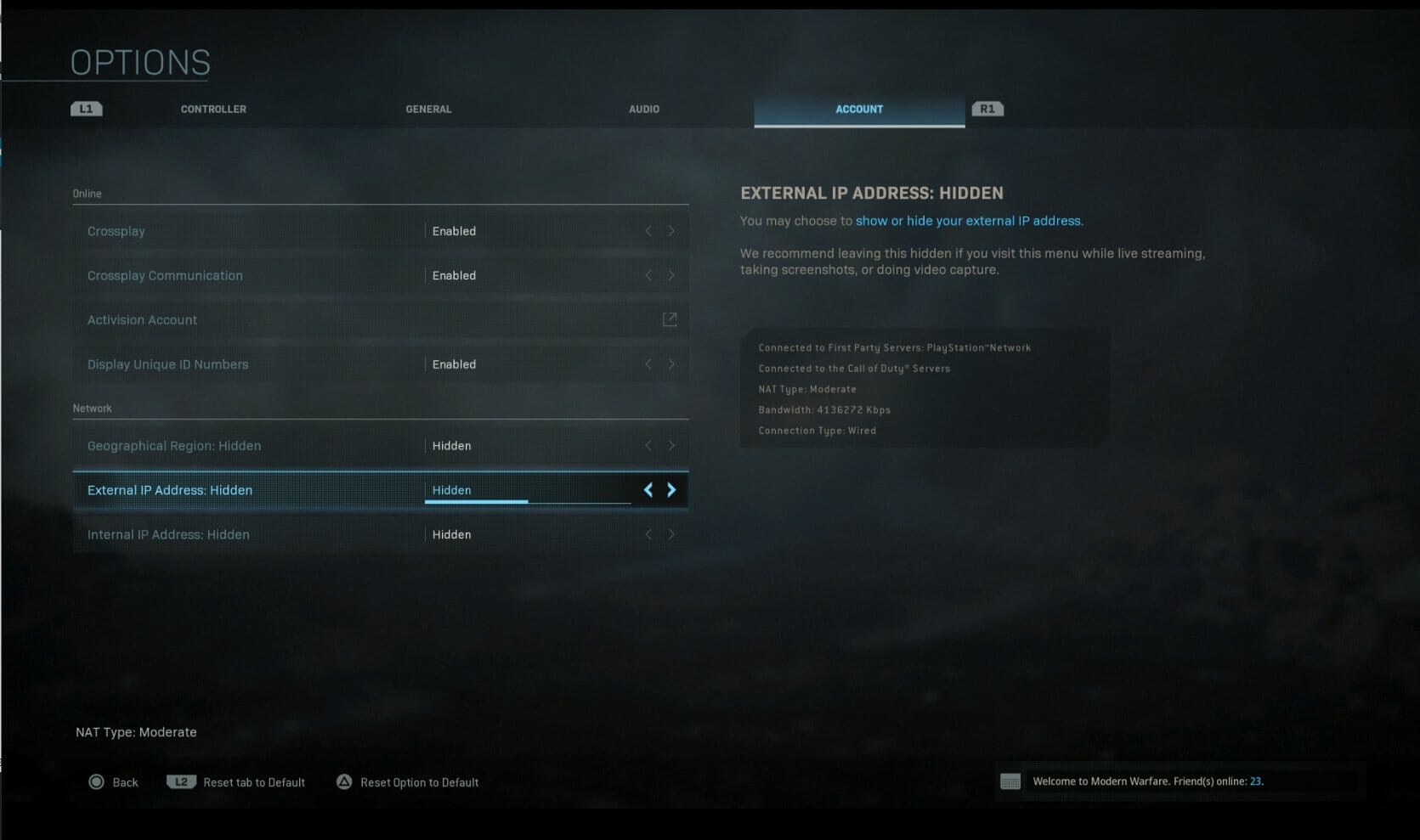This screenshot has width=1420, height=840.
Task: Switch to the Controller tab
Action: 212,109
